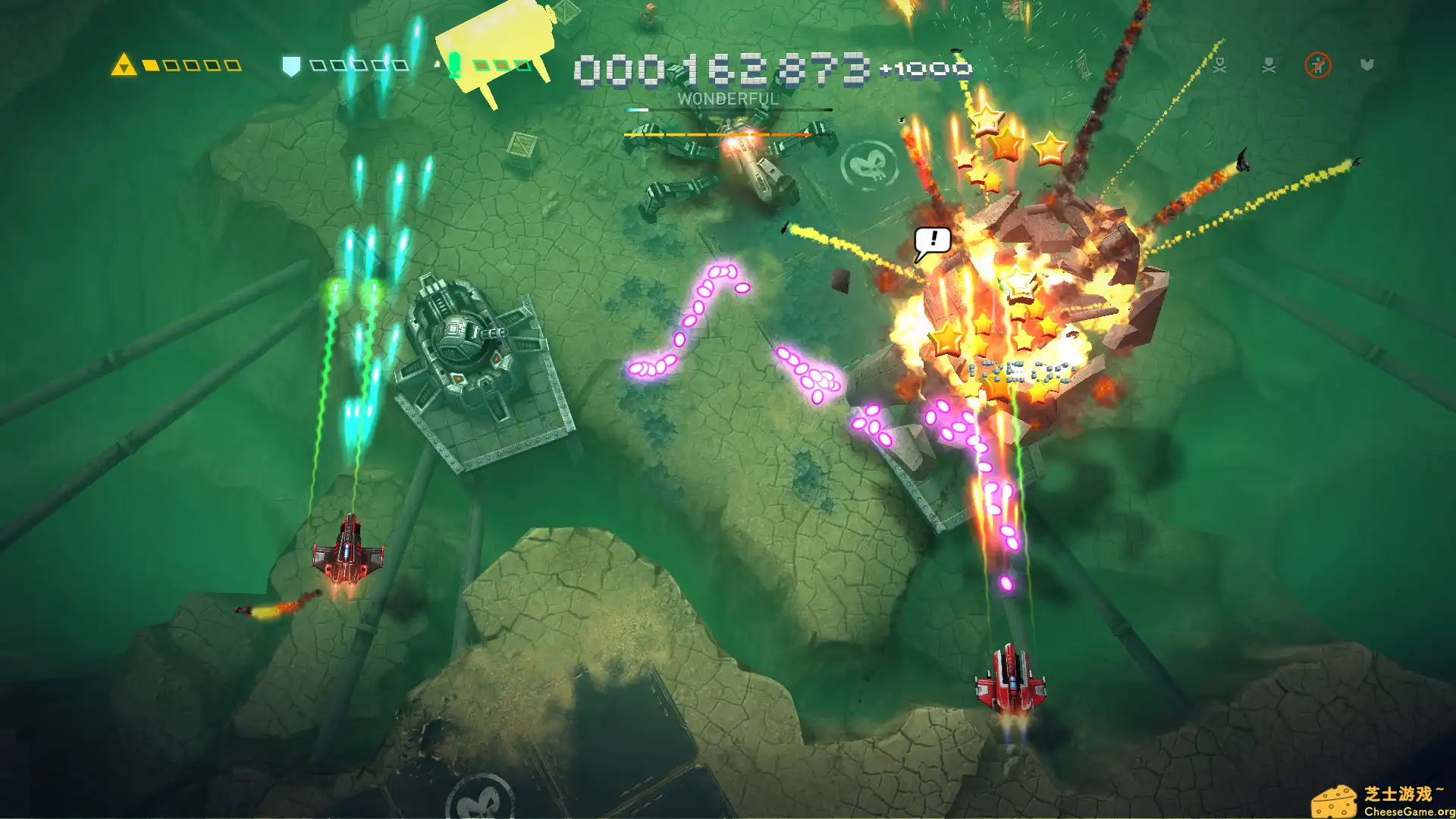This screenshot has height=819, width=1456.
Task: Click the cyan shield indicator icon
Action: [x=290, y=63]
